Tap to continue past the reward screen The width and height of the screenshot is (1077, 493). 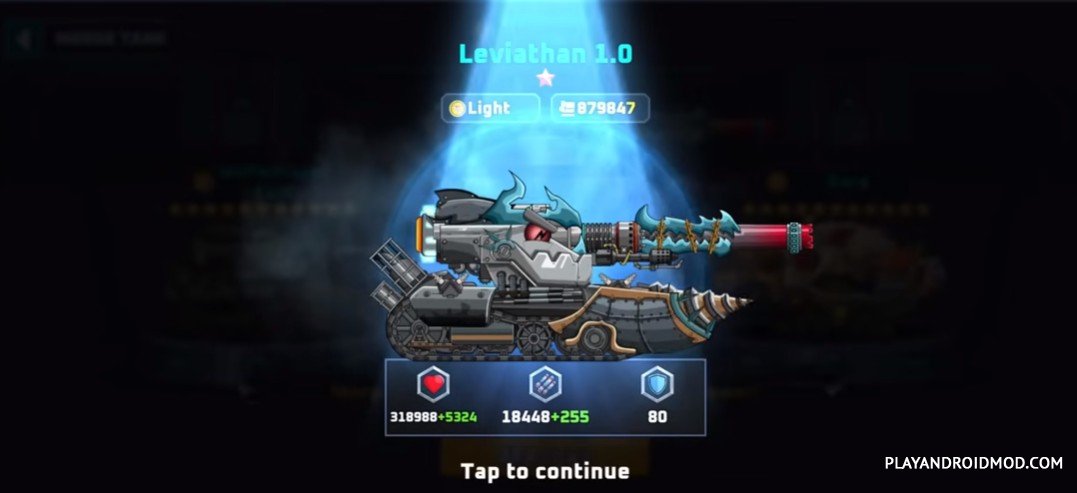[544, 470]
